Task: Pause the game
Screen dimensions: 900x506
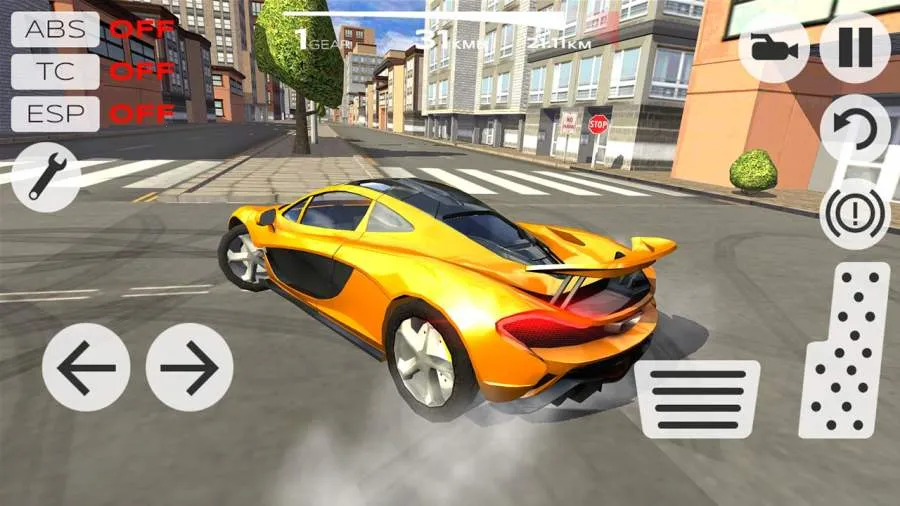Action: pos(855,48)
